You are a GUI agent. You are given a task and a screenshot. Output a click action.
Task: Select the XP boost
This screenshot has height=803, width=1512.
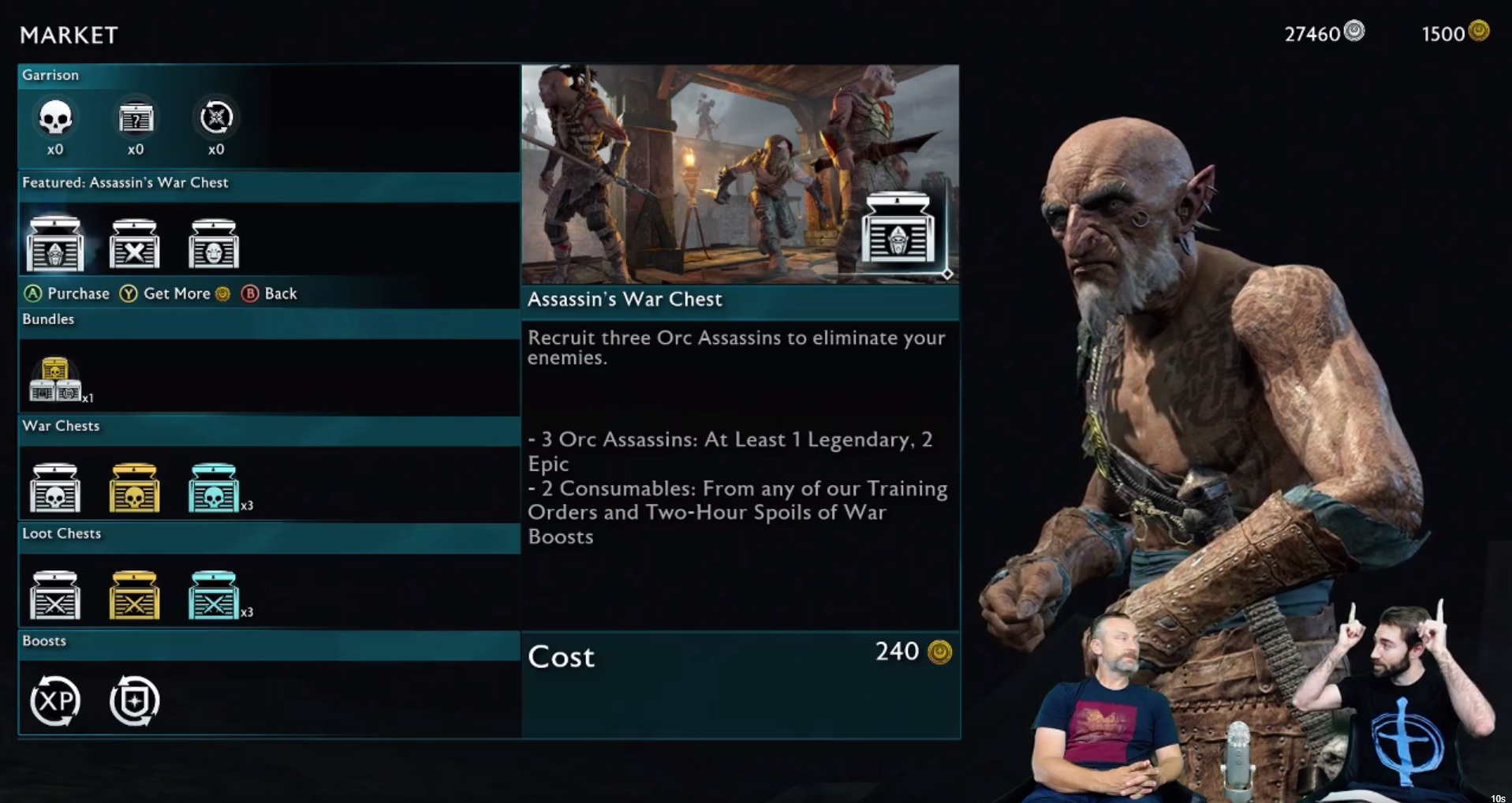pyautogui.click(x=54, y=700)
